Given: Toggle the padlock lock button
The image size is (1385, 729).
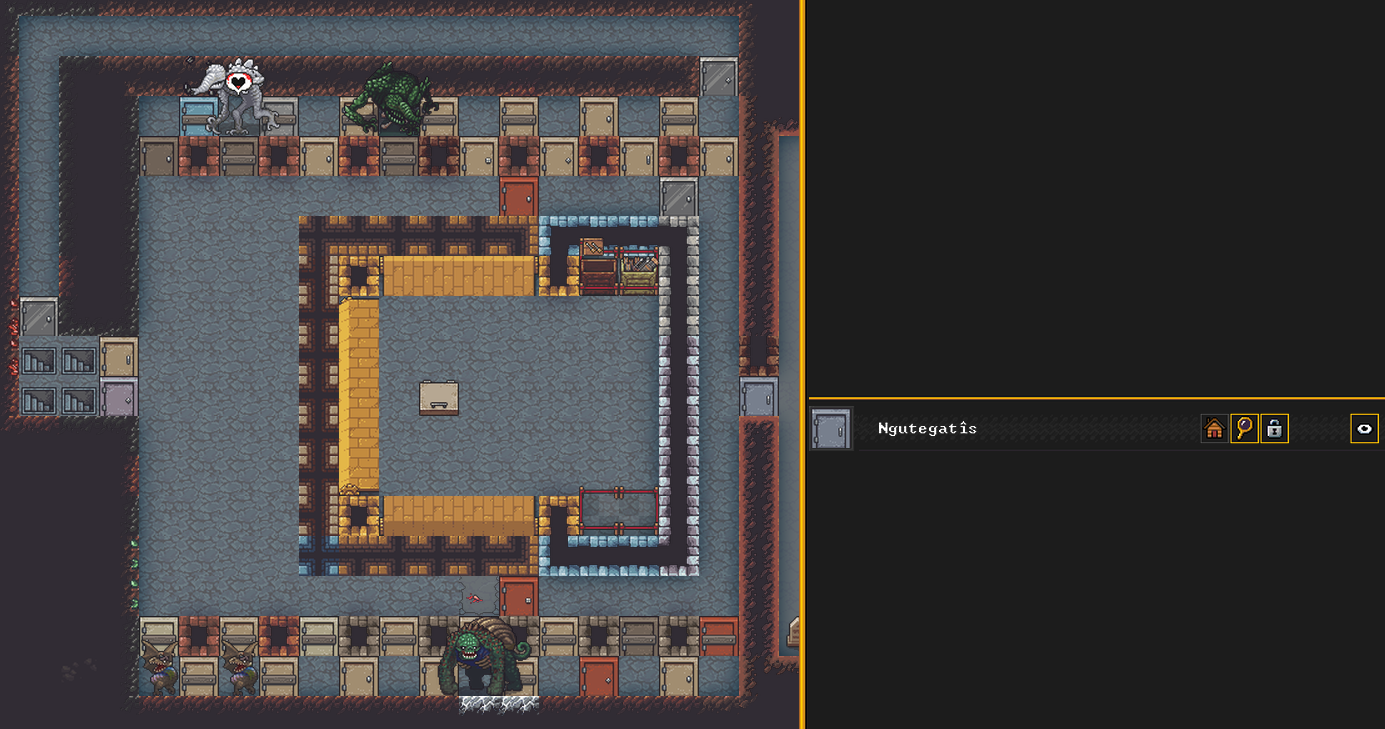Looking at the screenshot, I should click(1274, 429).
